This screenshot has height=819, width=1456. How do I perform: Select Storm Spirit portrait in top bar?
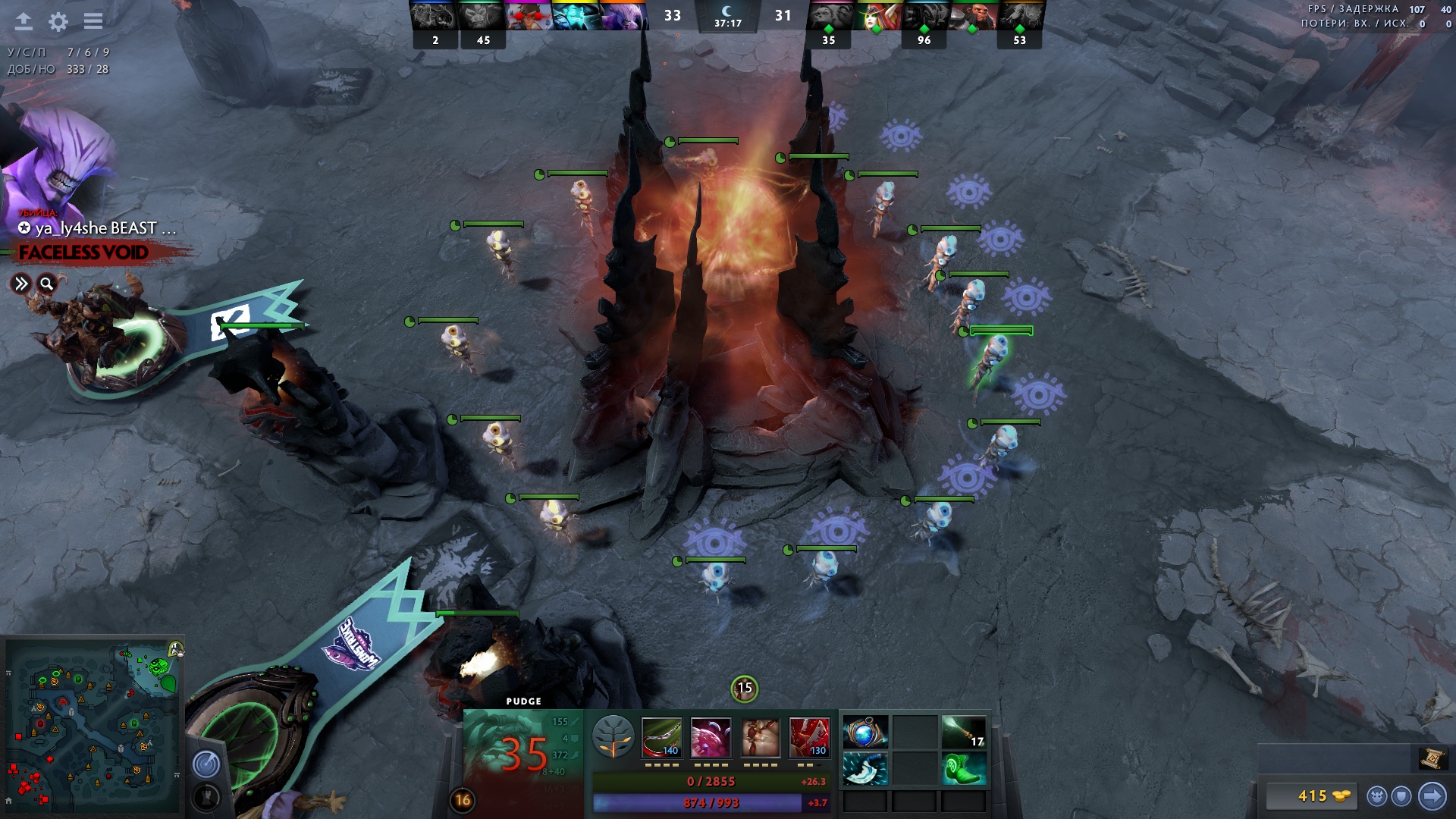(576, 16)
